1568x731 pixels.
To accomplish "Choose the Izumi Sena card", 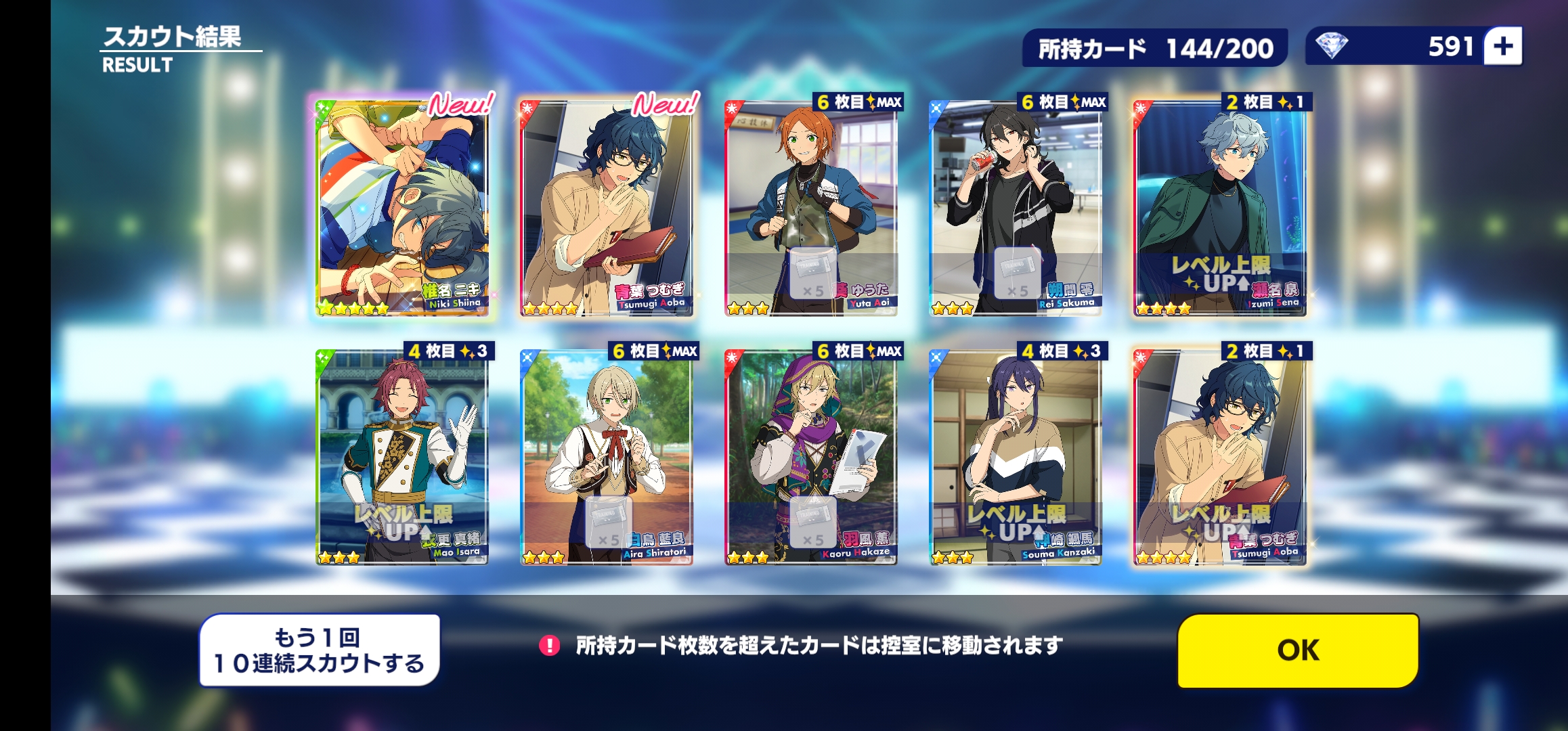I will coord(1220,208).
